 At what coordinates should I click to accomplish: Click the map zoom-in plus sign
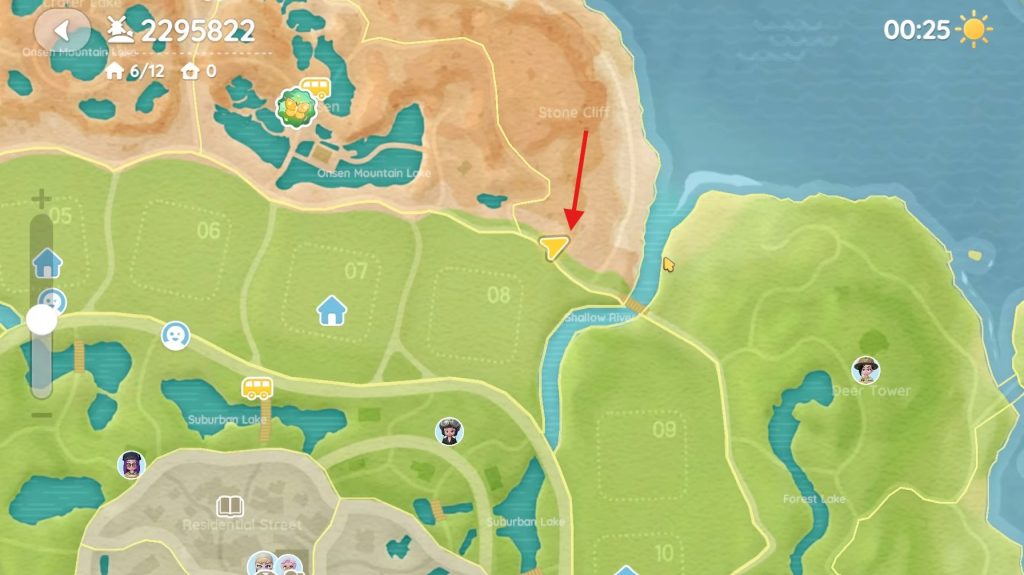pos(41,199)
